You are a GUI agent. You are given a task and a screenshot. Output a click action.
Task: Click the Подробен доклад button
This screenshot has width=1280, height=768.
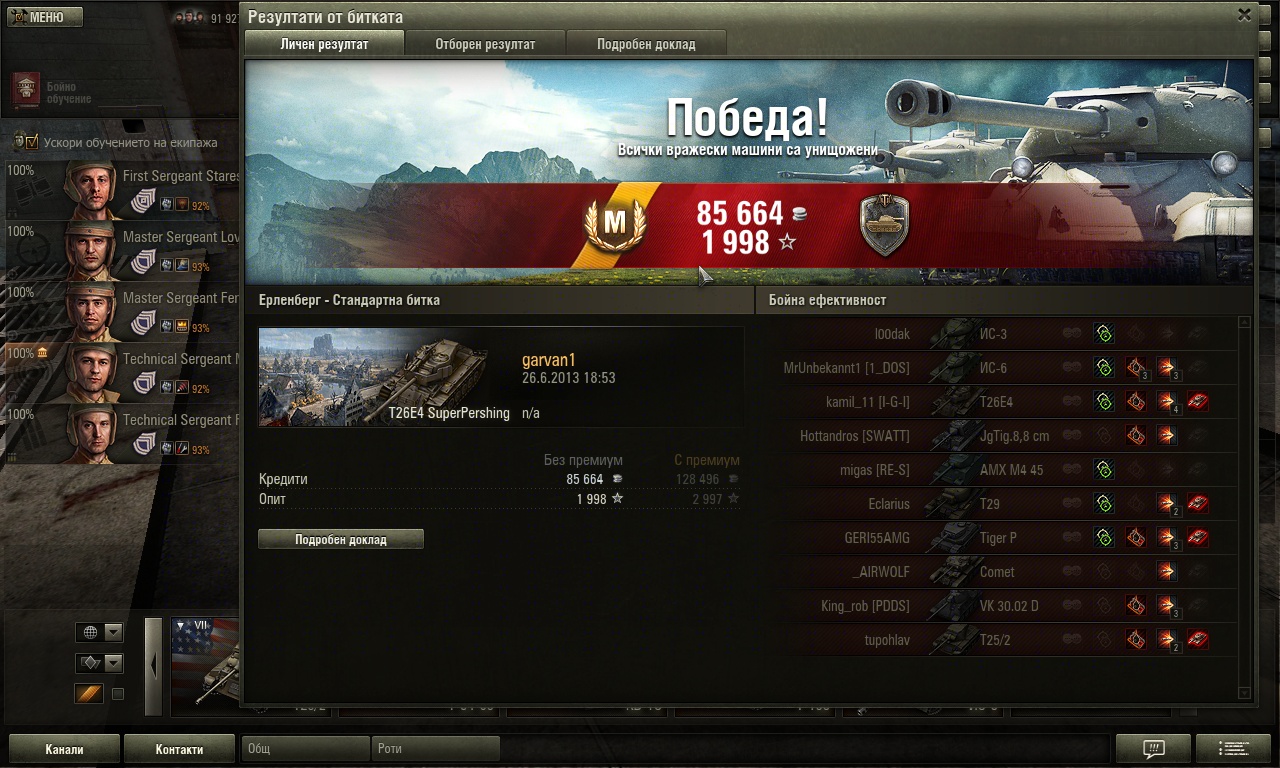coord(341,540)
